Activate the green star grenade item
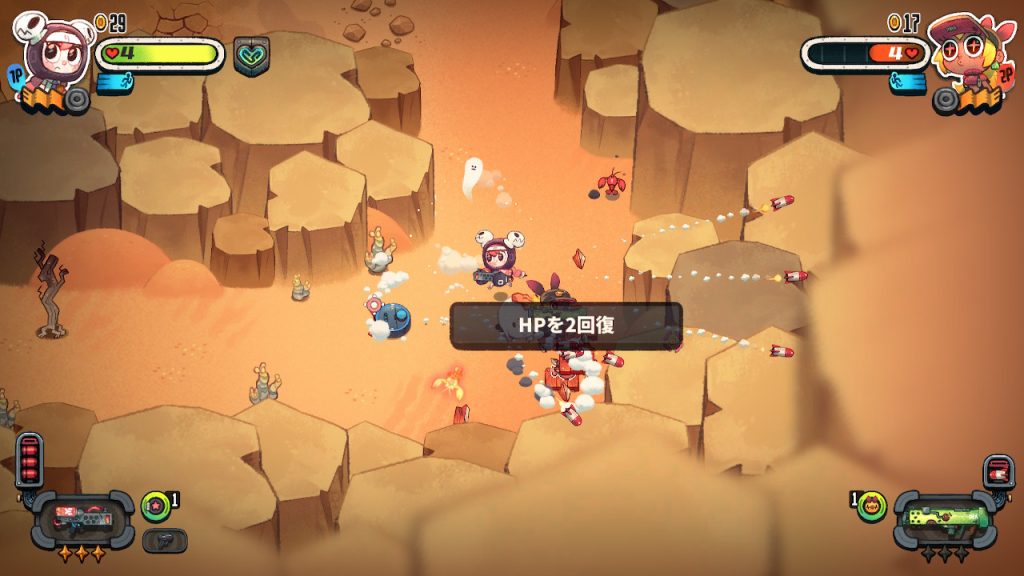The height and width of the screenshot is (576, 1024). point(155,506)
